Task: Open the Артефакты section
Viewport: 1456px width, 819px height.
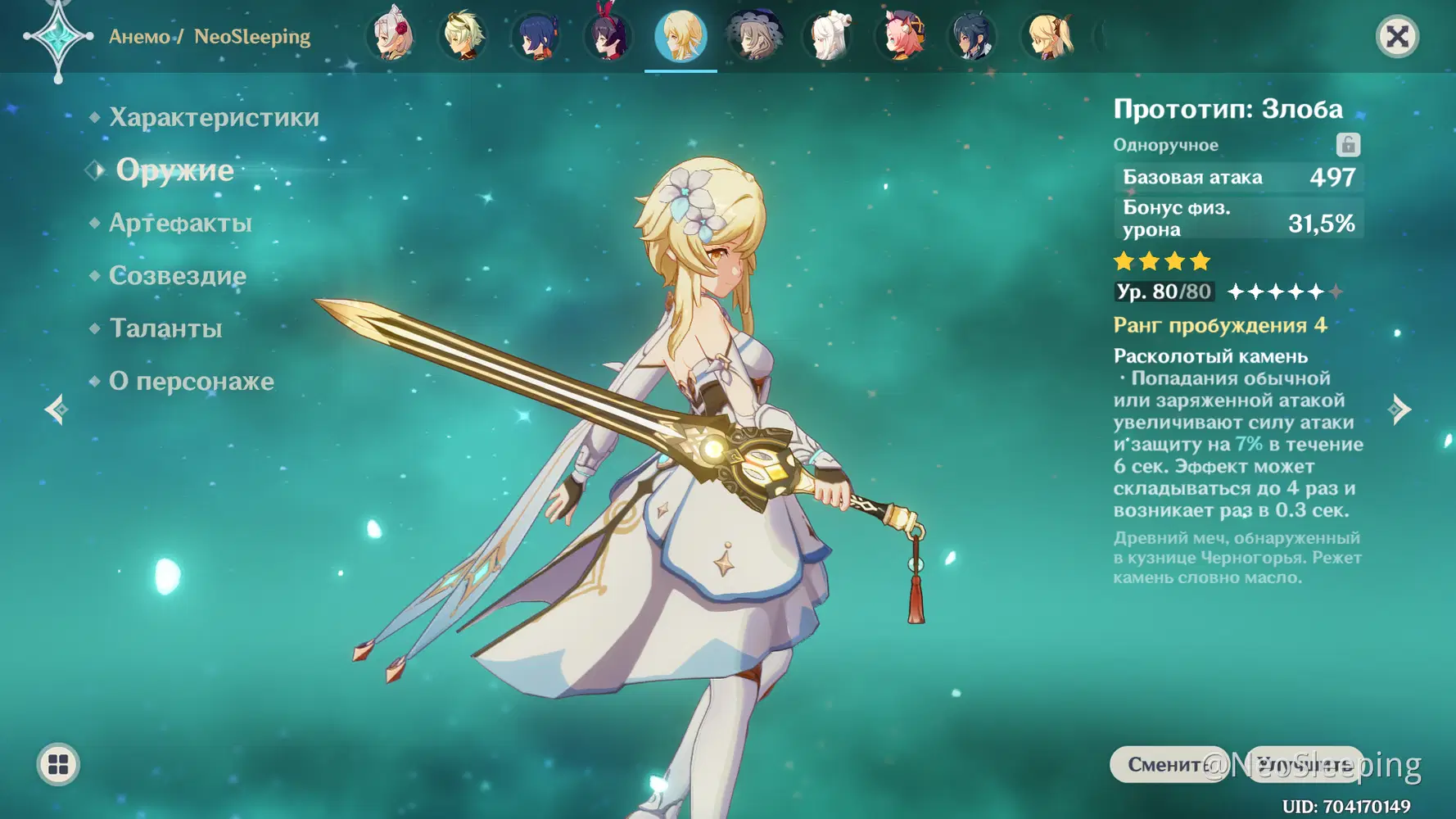Action: click(x=180, y=223)
